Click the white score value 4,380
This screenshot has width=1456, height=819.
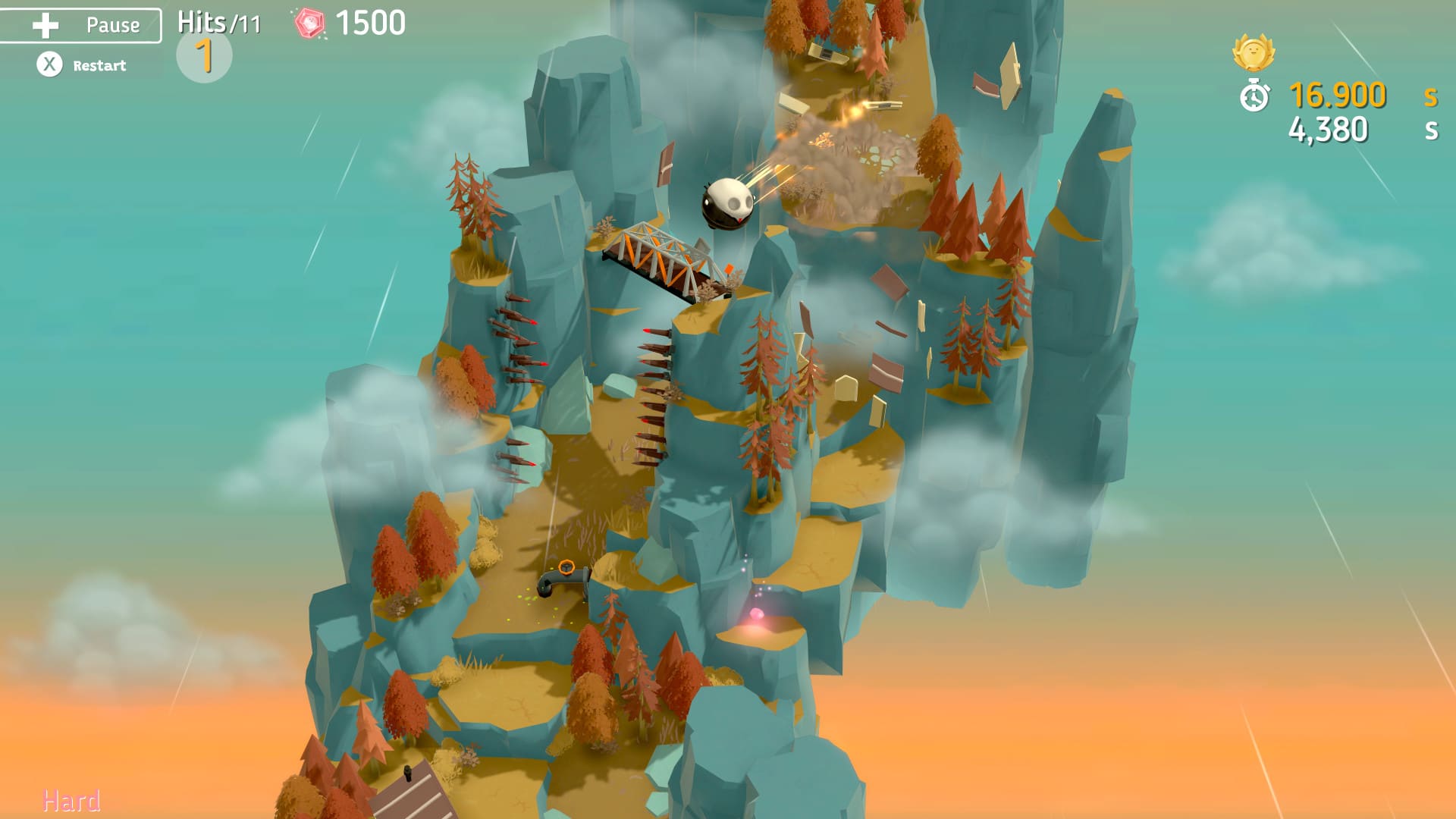click(1329, 130)
